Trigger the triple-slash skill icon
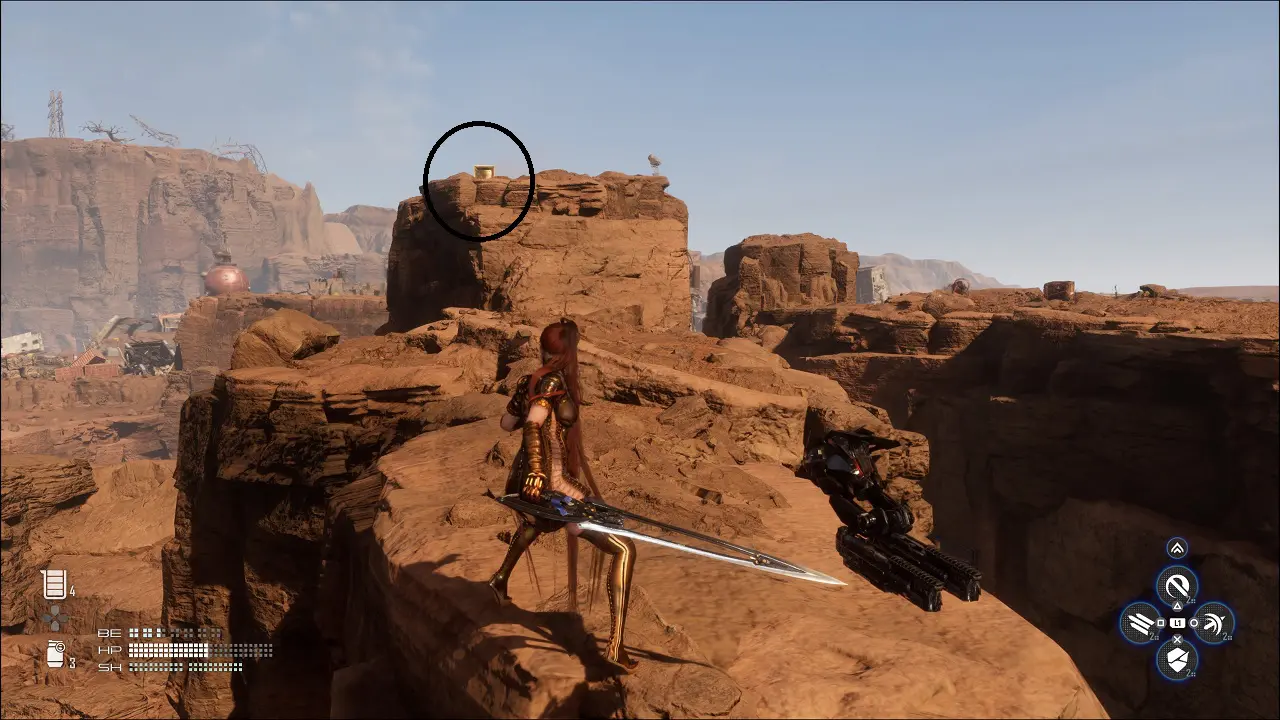This screenshot has height=720, width=1280. point(1140,623)
